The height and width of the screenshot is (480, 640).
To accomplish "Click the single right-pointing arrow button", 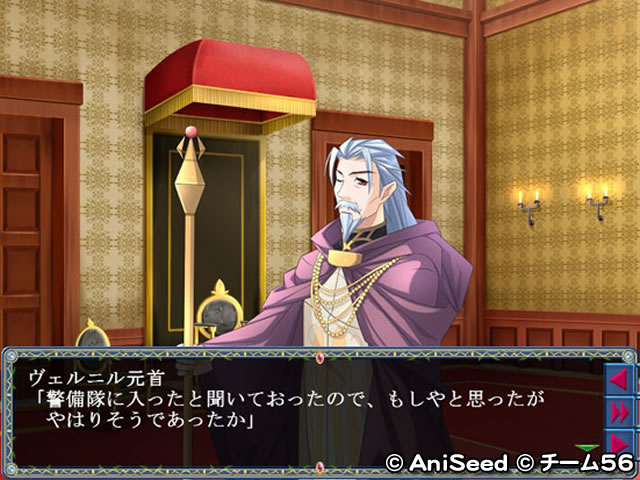I will pos(619,440).
